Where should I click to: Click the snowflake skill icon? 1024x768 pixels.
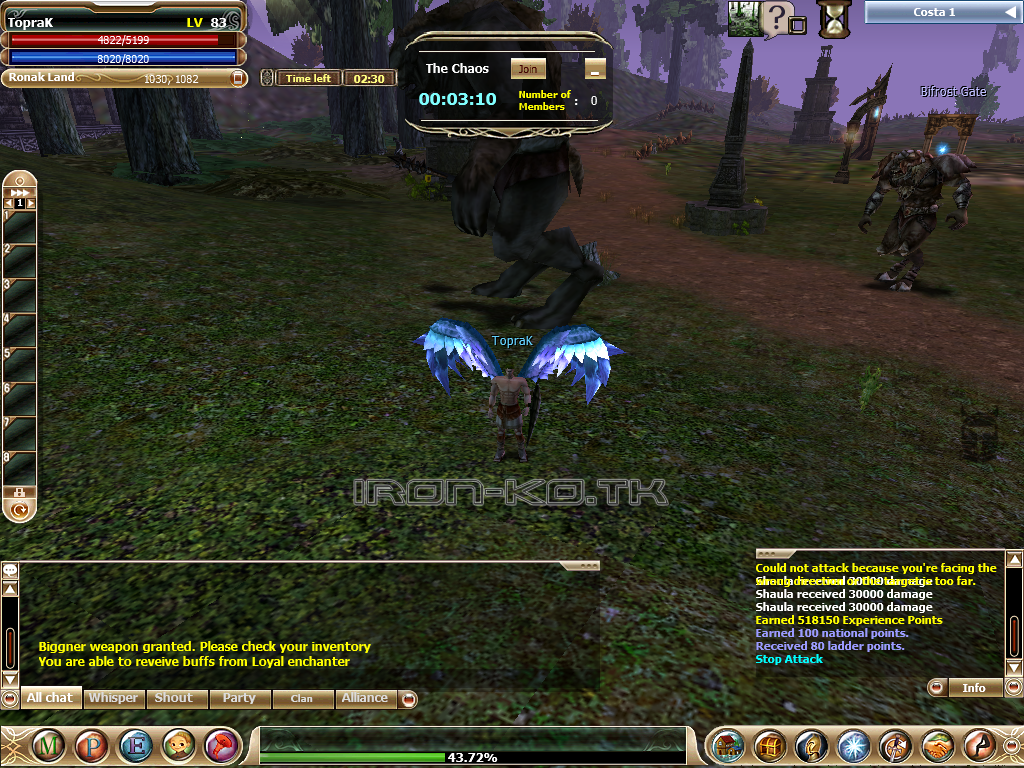(x=853, y=746)
